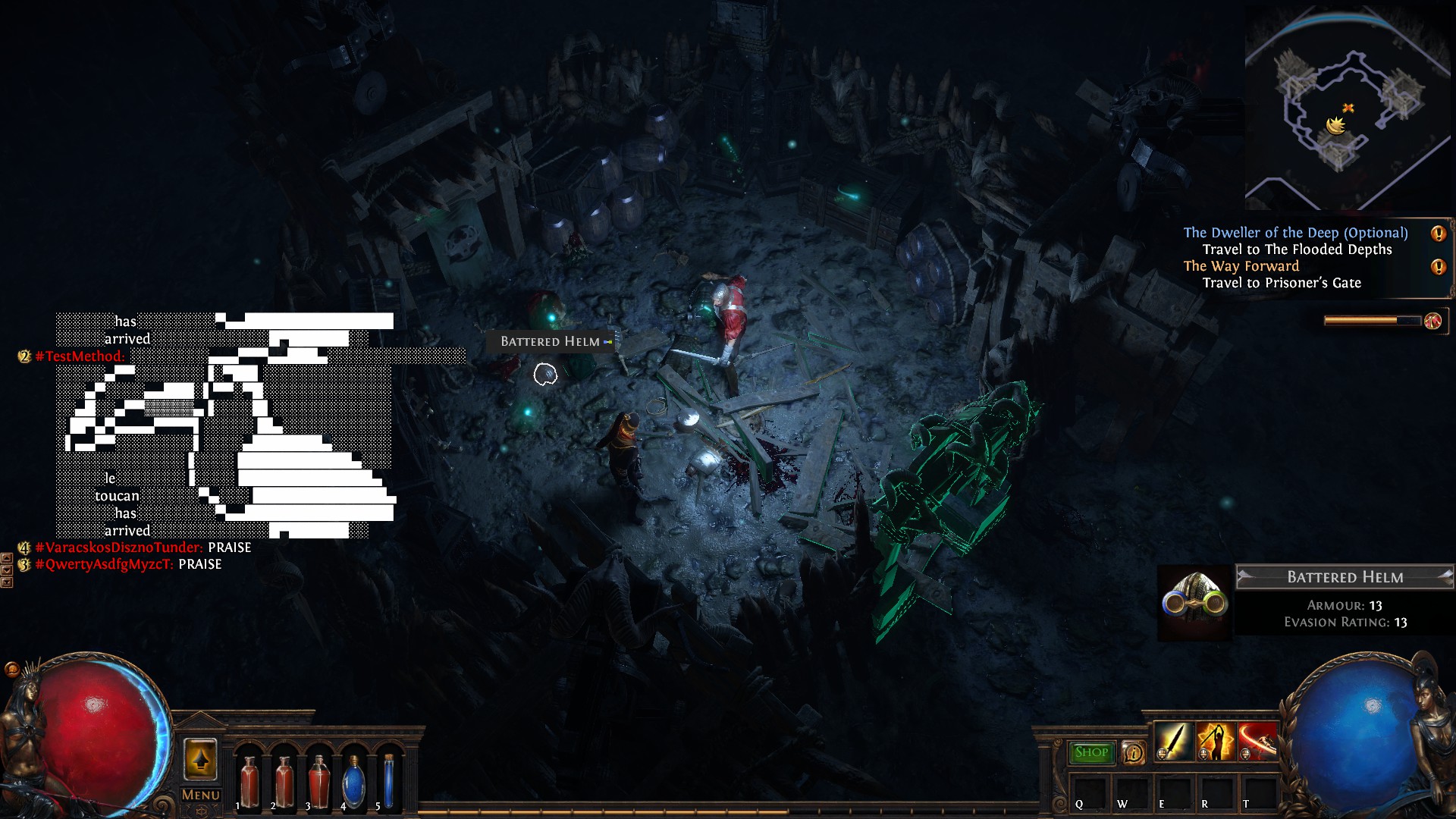The width and height of the screenshot is (1456, 819).
Task: Open the chat bubble icon above life orb
Action: (x=11, y=669)
